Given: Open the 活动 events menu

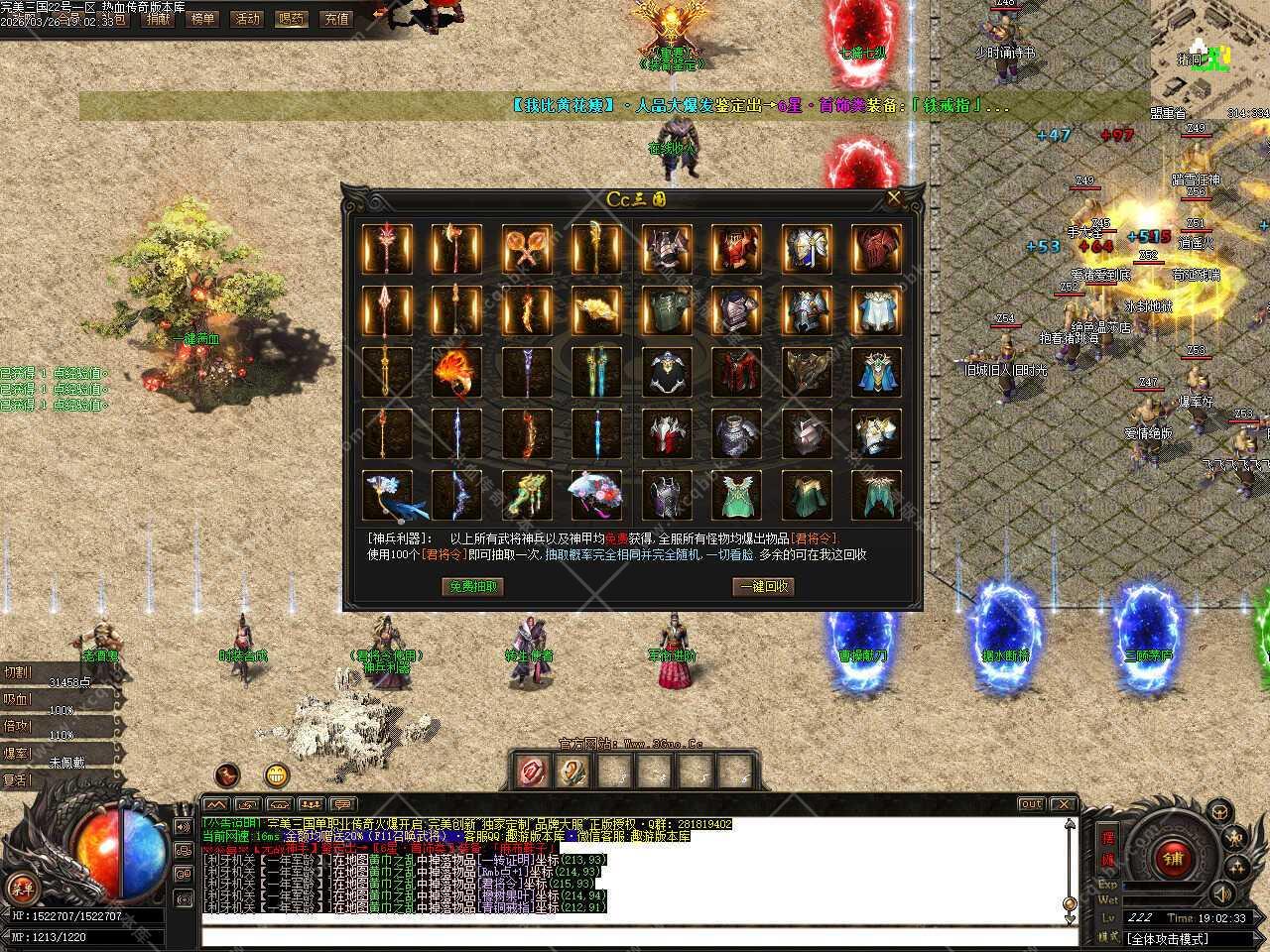Looking at the screenshot, I should [x=246, y=18].
